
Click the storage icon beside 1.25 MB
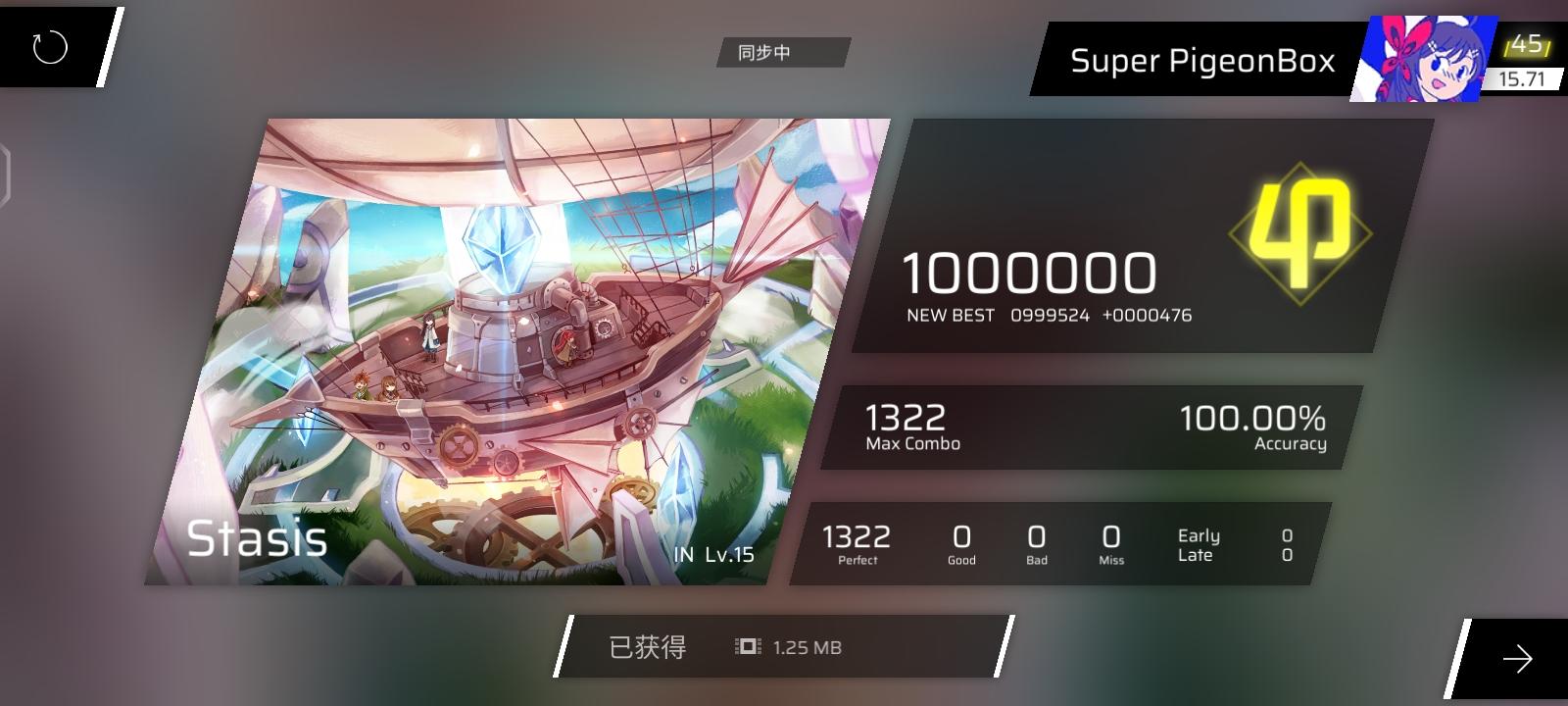(744, 647)
